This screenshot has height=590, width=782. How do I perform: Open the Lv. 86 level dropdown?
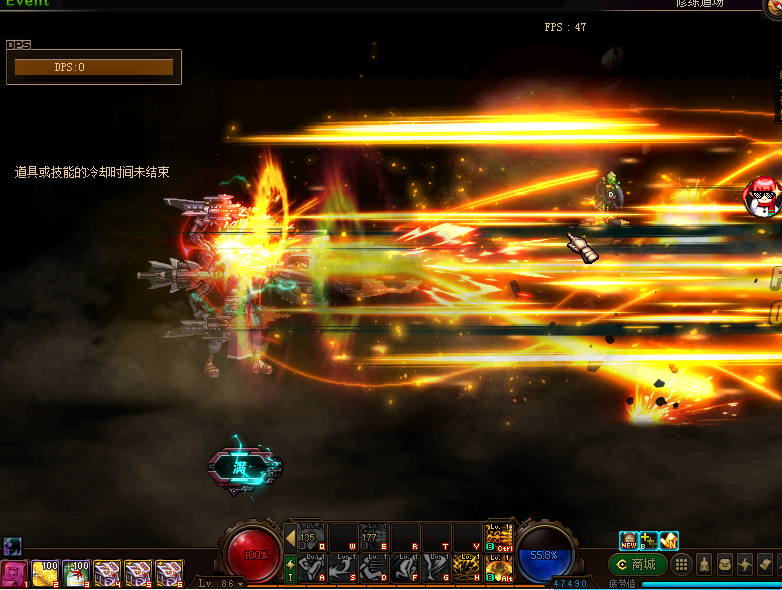point(222,583)
